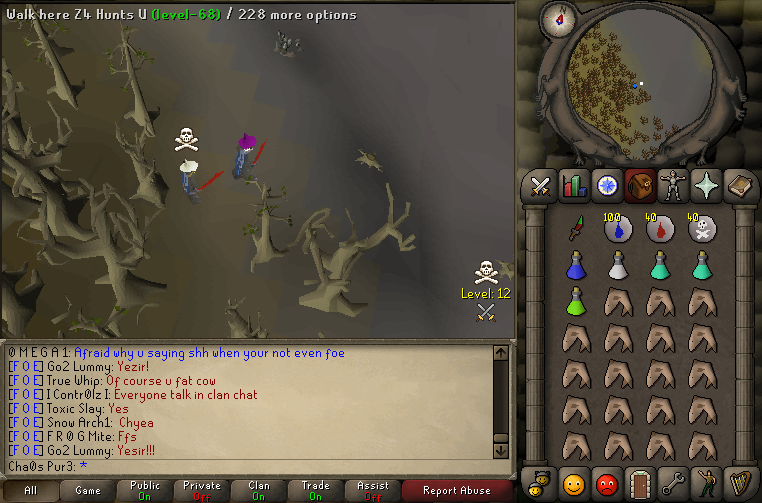Toggle the Public chat filter
The image size is (762, 503).
point(145,490)
